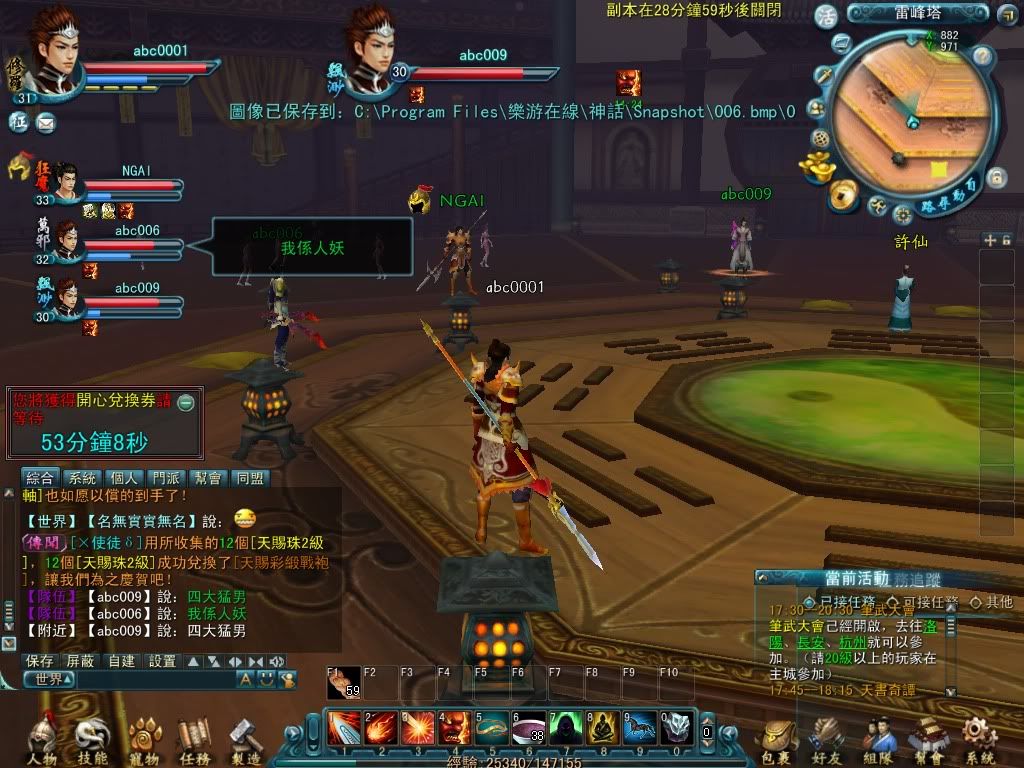The width and height of the screenshot is (1024, 768).
Task: Click the 屏蔽 chat block button
Action: [x=82, y=661]
